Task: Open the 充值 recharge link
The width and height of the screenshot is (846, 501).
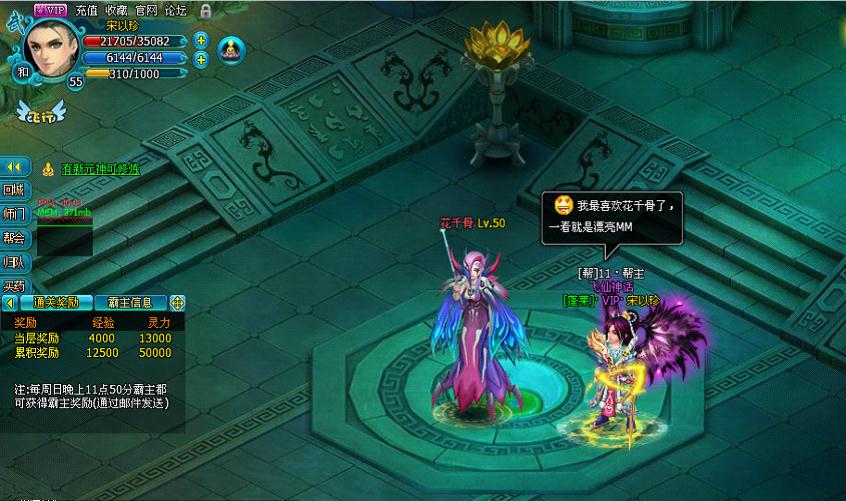Action: click(87, 9)
